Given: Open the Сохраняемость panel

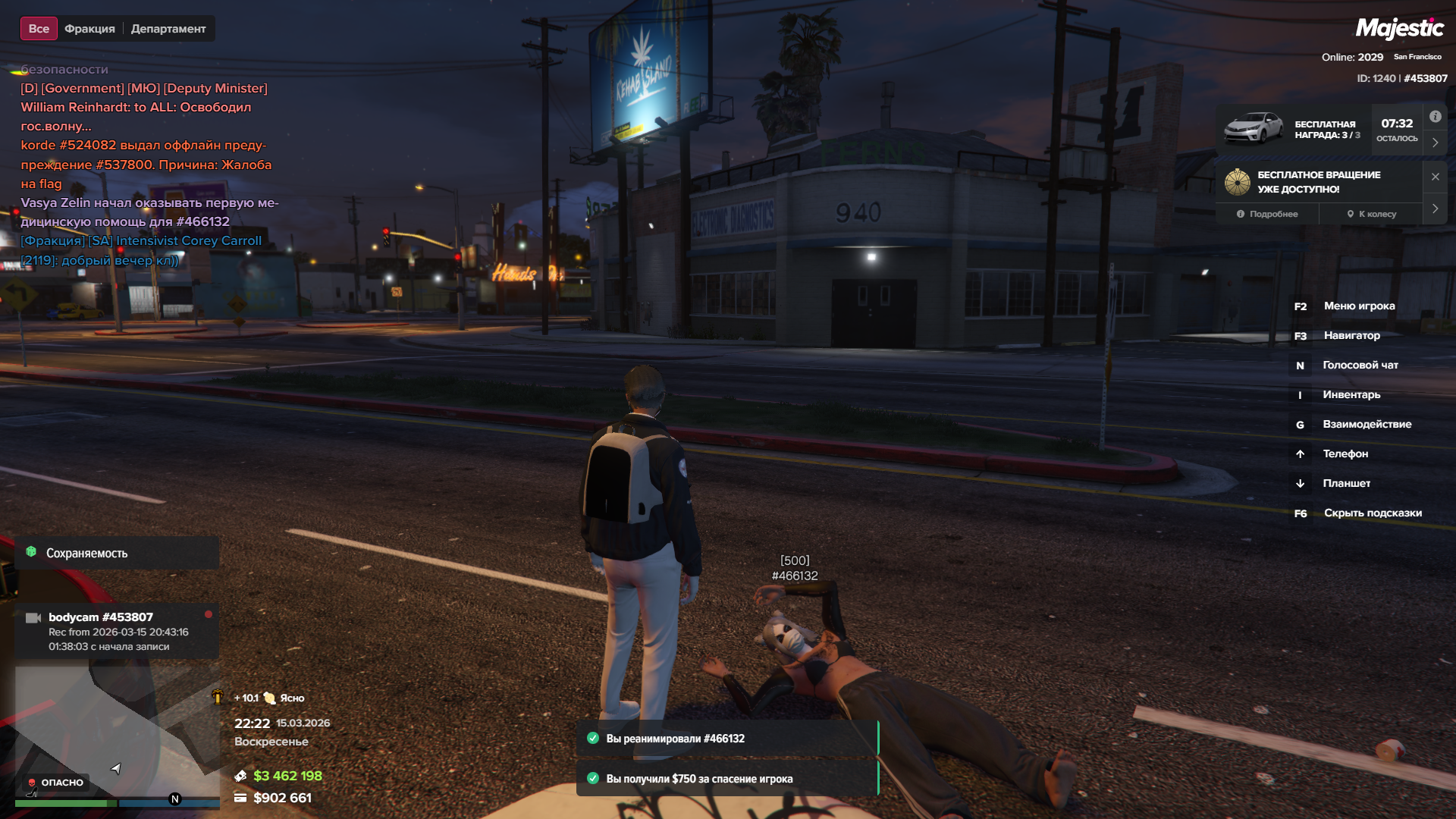Looking at the screenshot, I should (118, 553).
